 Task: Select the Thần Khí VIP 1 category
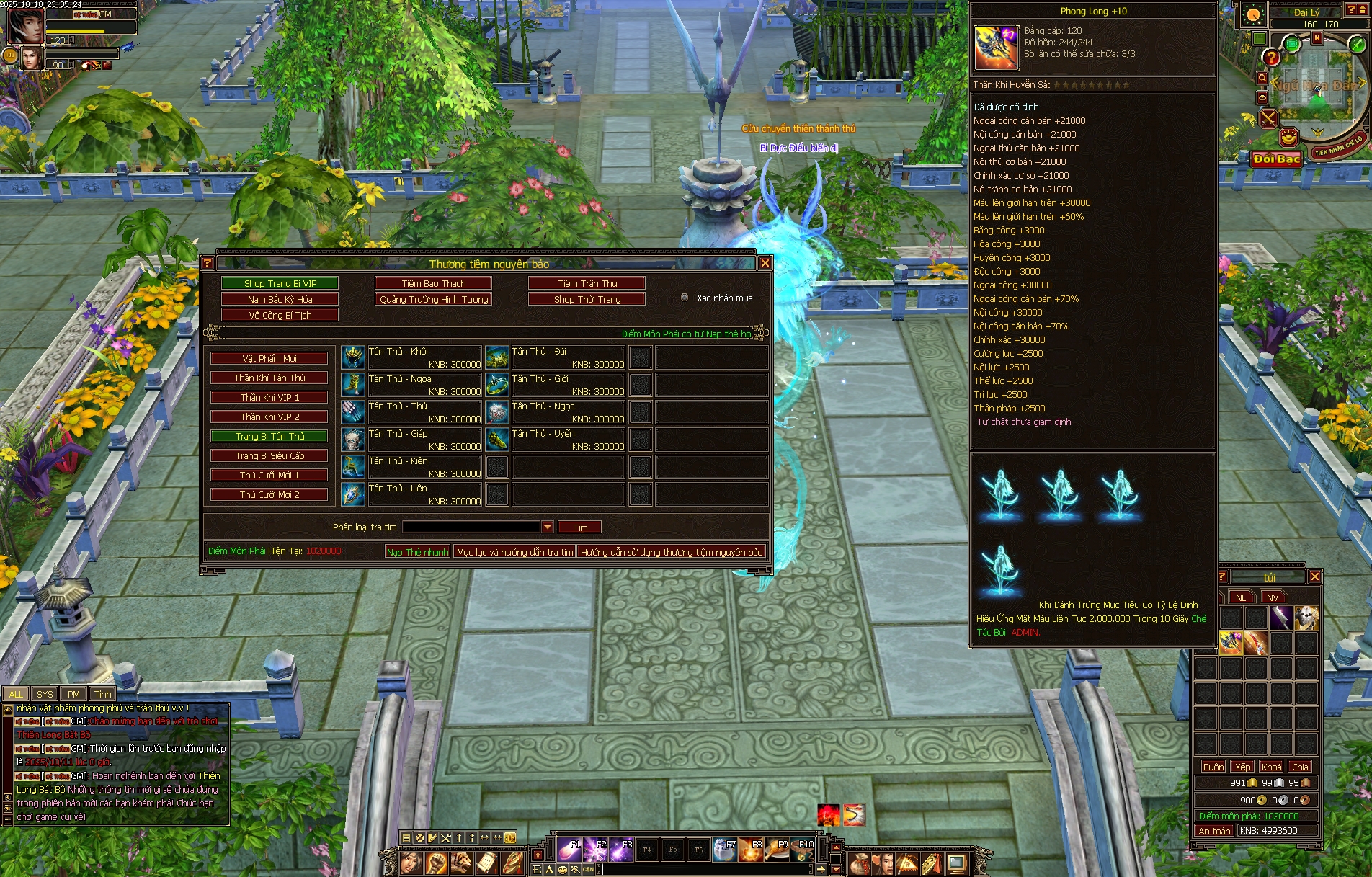[x=269, y=397]
